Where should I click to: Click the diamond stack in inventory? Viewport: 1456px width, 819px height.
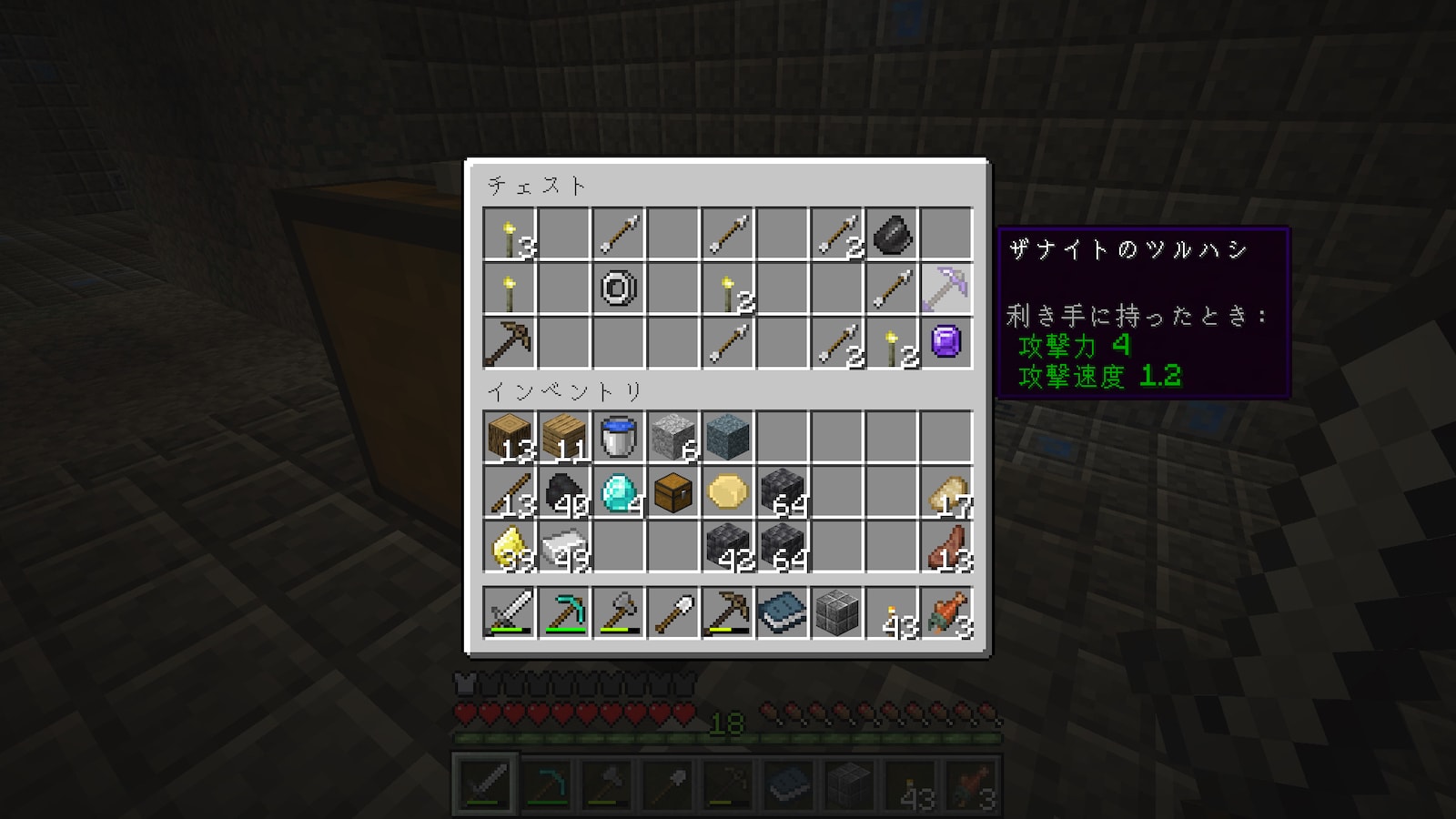click(x=618, y=492)
